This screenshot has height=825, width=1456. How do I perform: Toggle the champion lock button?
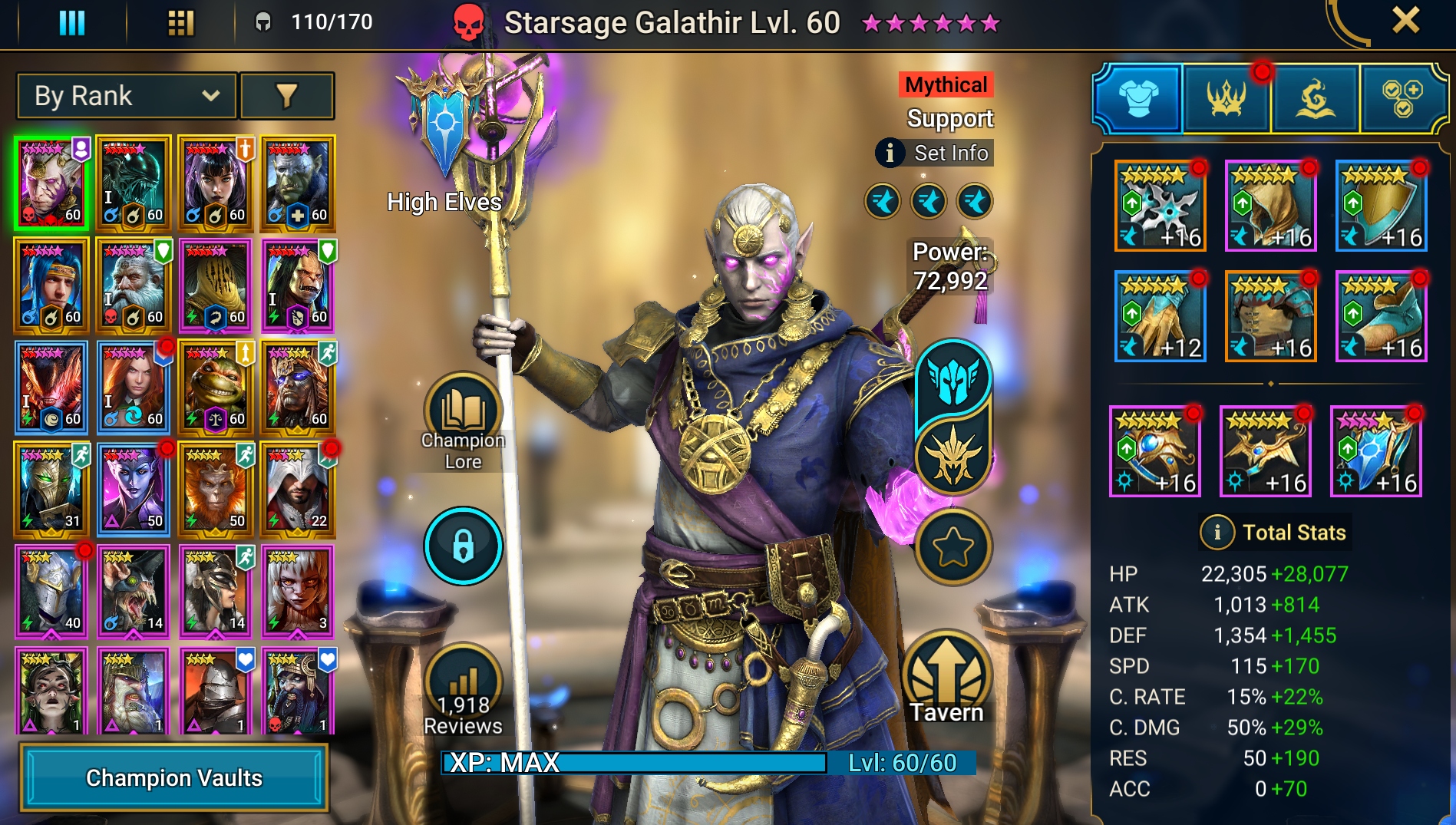pyautogui.click(x=463, y=546)
